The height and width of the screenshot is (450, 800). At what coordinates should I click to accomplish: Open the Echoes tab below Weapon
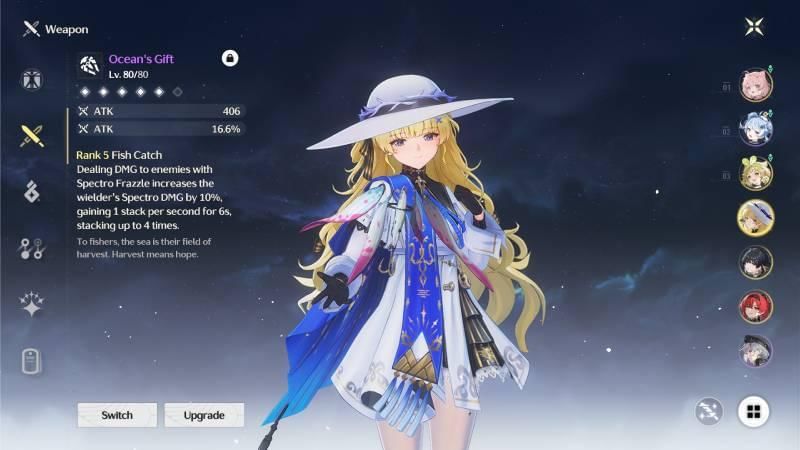pos(31,191)
